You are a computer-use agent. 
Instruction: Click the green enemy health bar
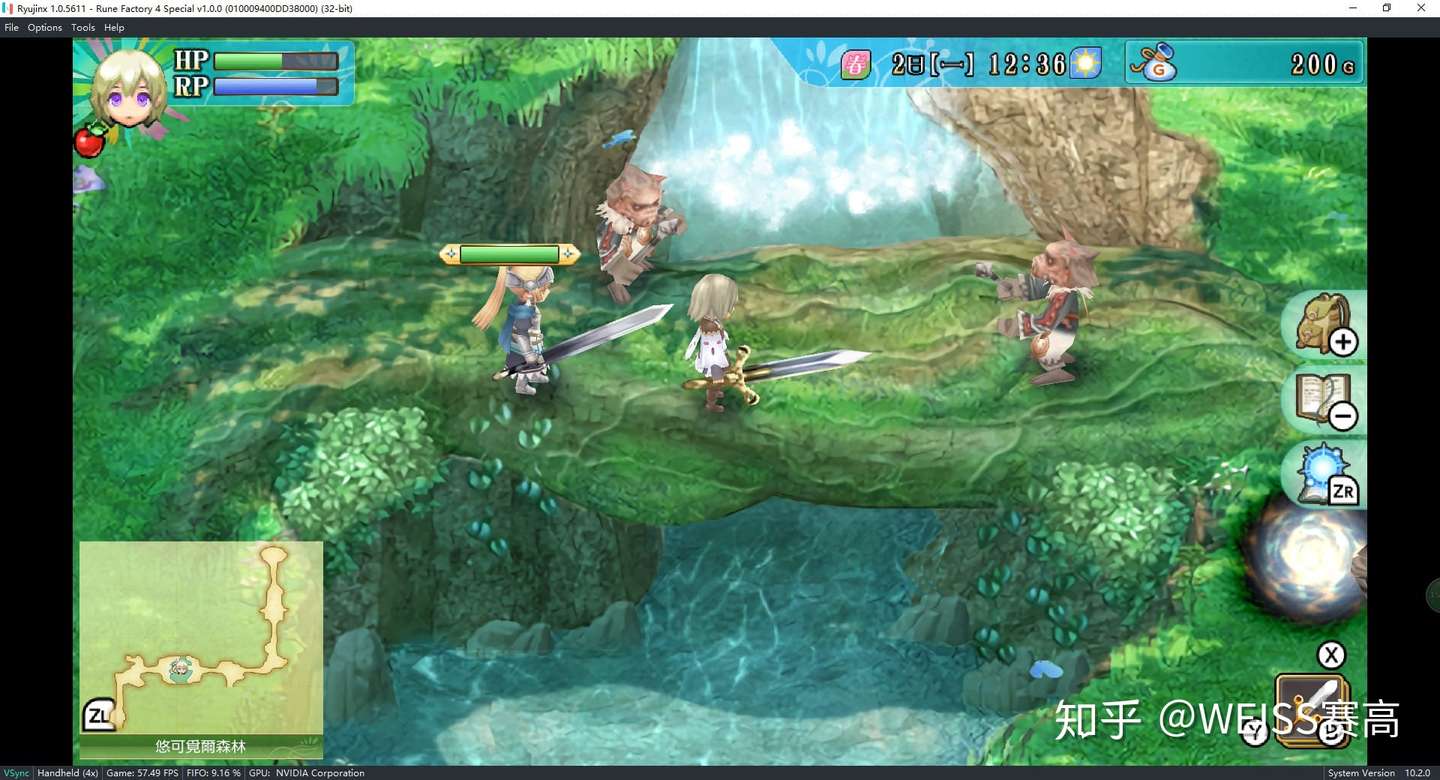508,253
